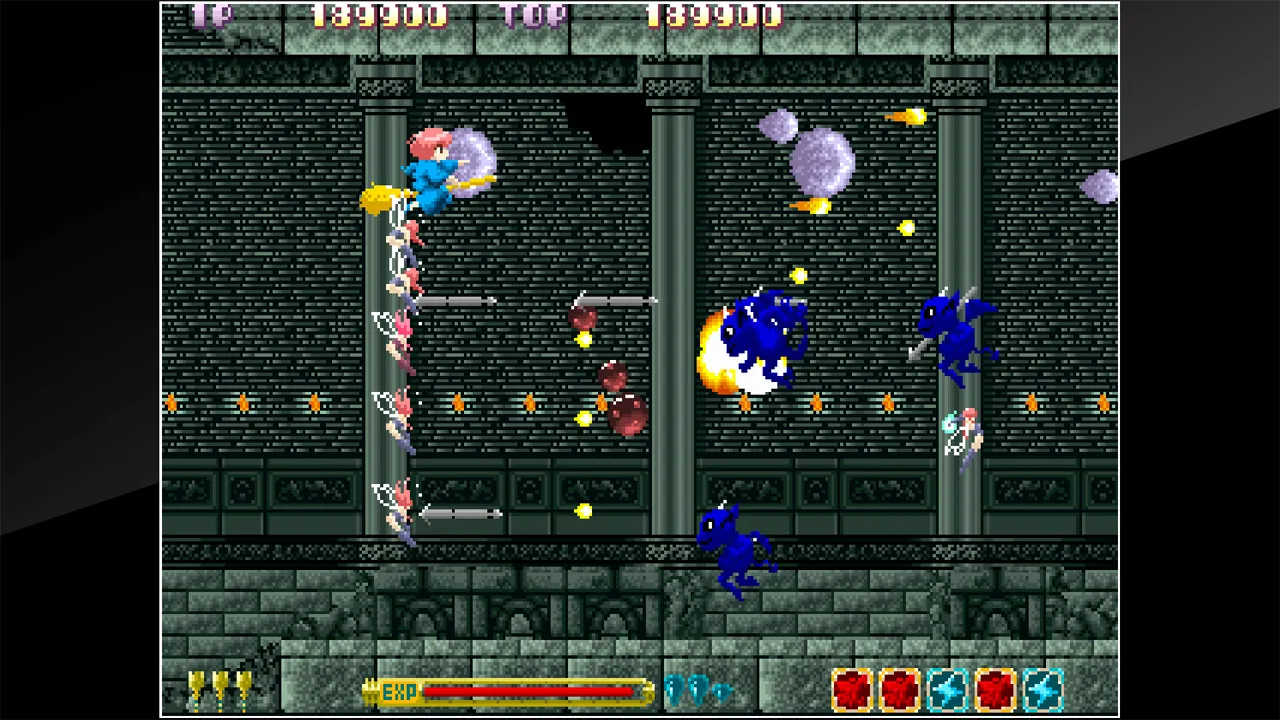Click the leftmost blue lightning magic icon
1280x720 pixels.
click(945, 687)
